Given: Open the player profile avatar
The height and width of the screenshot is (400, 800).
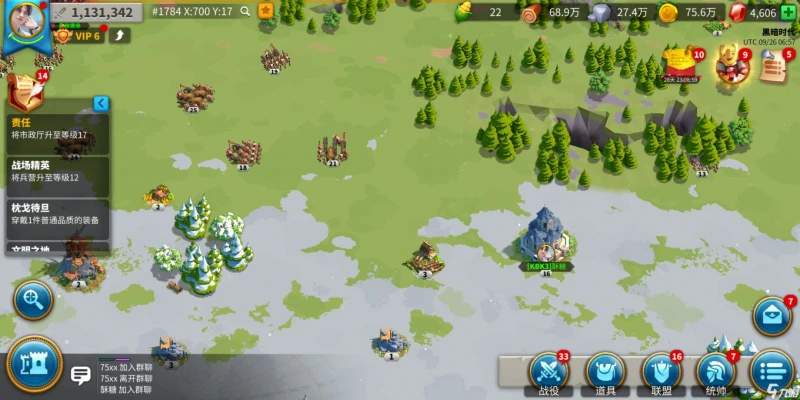Looking at the screenshot, I should tap(23, 20).
